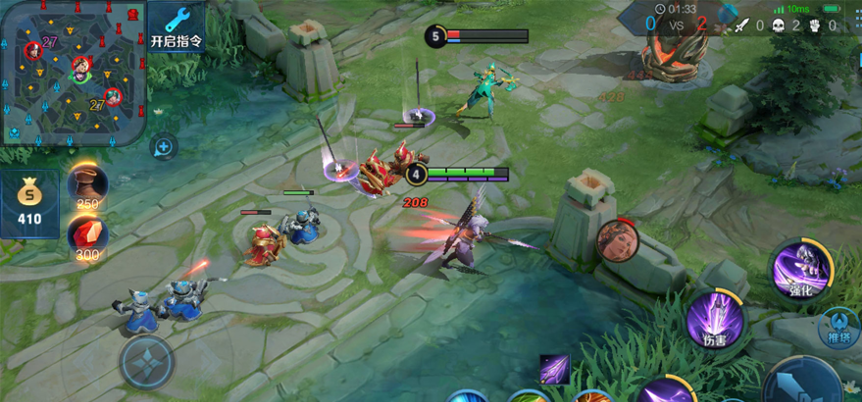This screenshot has height=402, width=862.
Task: Click the round plus button below minimap
Action: (x=163, y=148)
